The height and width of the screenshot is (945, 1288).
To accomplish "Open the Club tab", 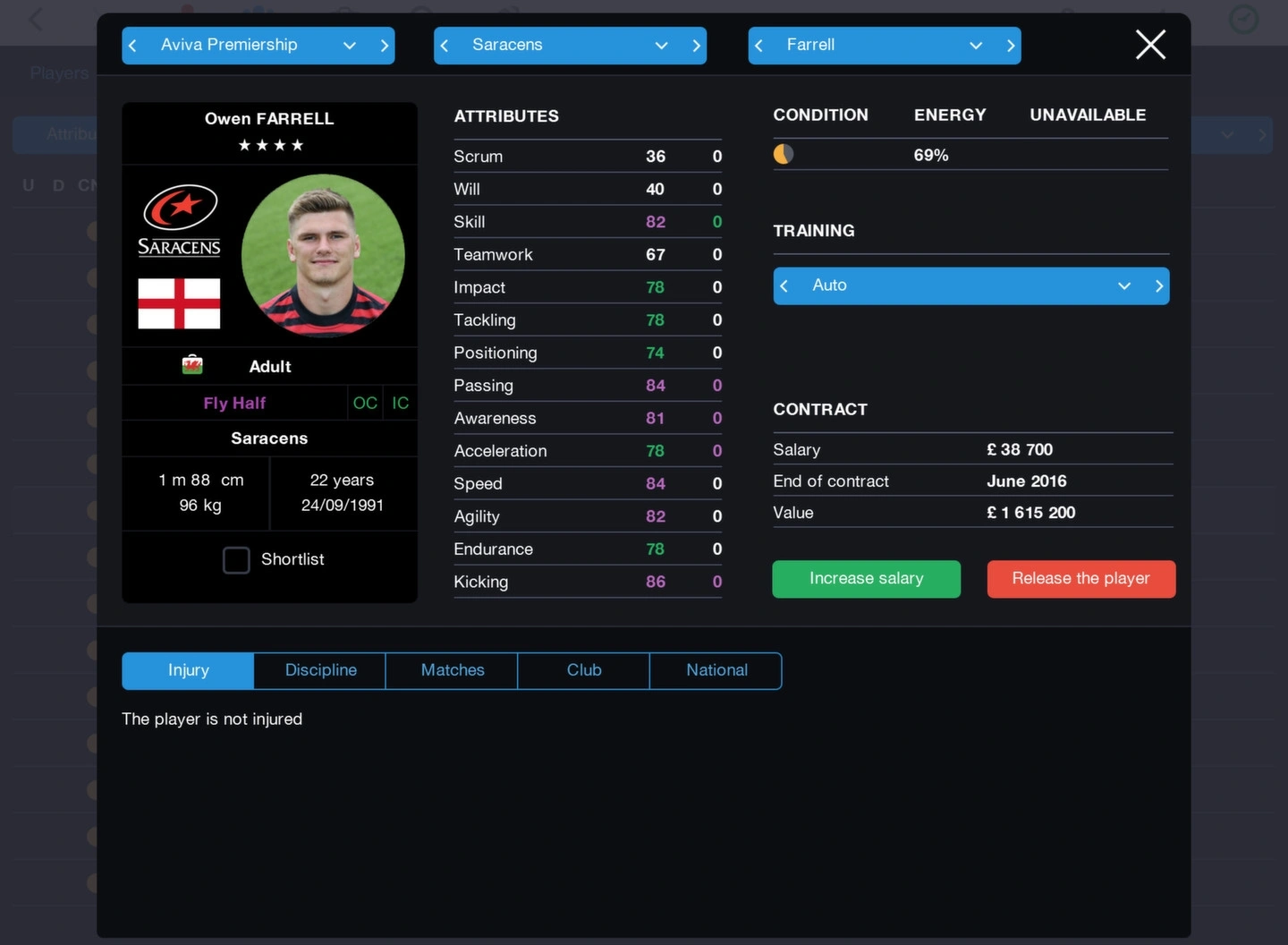I will (x=583, y=670).
